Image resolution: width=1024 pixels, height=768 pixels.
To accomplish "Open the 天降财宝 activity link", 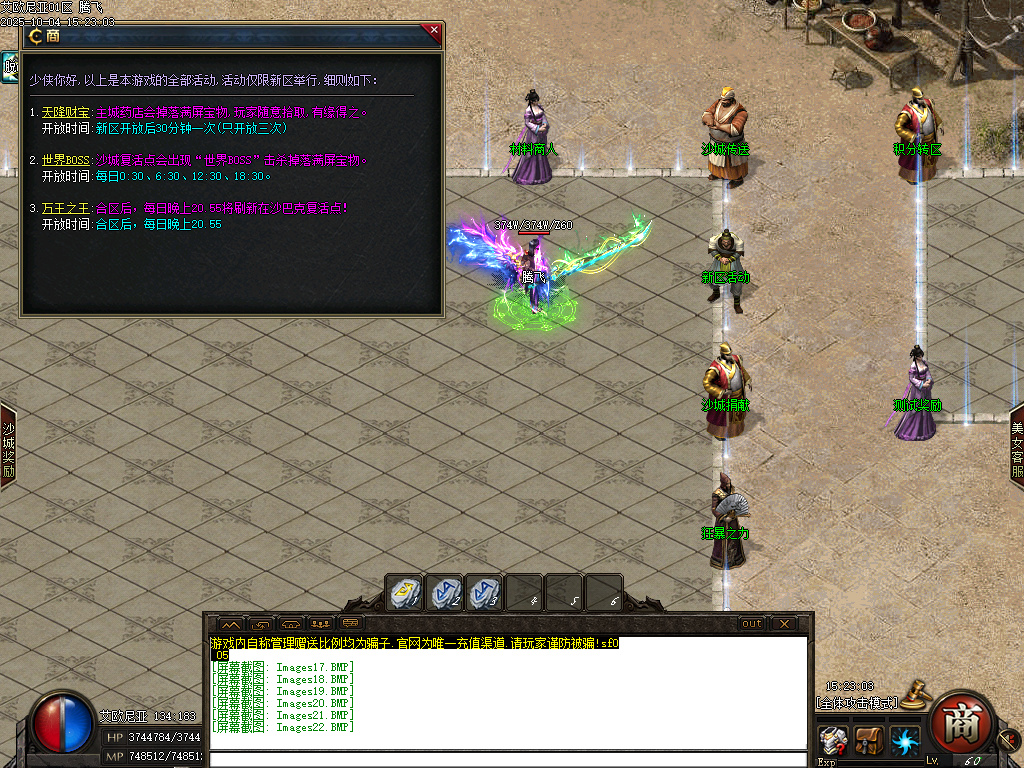I will (65, 113).
